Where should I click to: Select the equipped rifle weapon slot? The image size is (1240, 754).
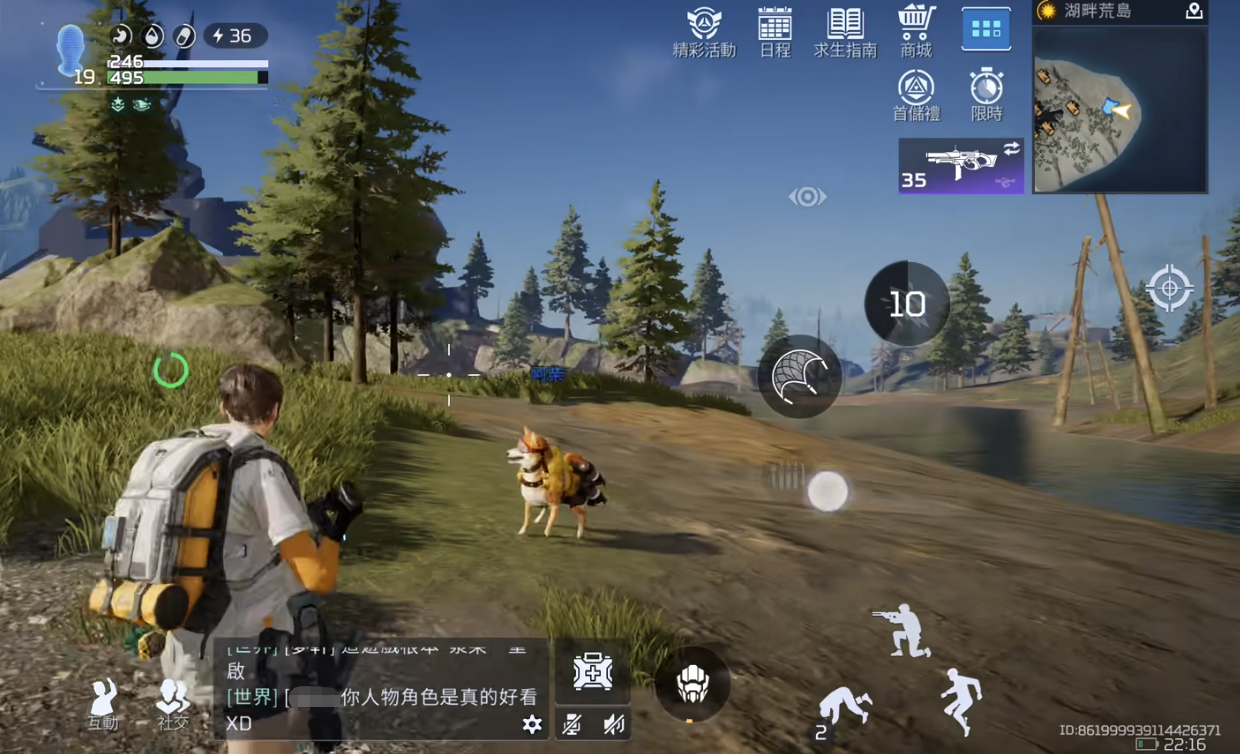961,166
